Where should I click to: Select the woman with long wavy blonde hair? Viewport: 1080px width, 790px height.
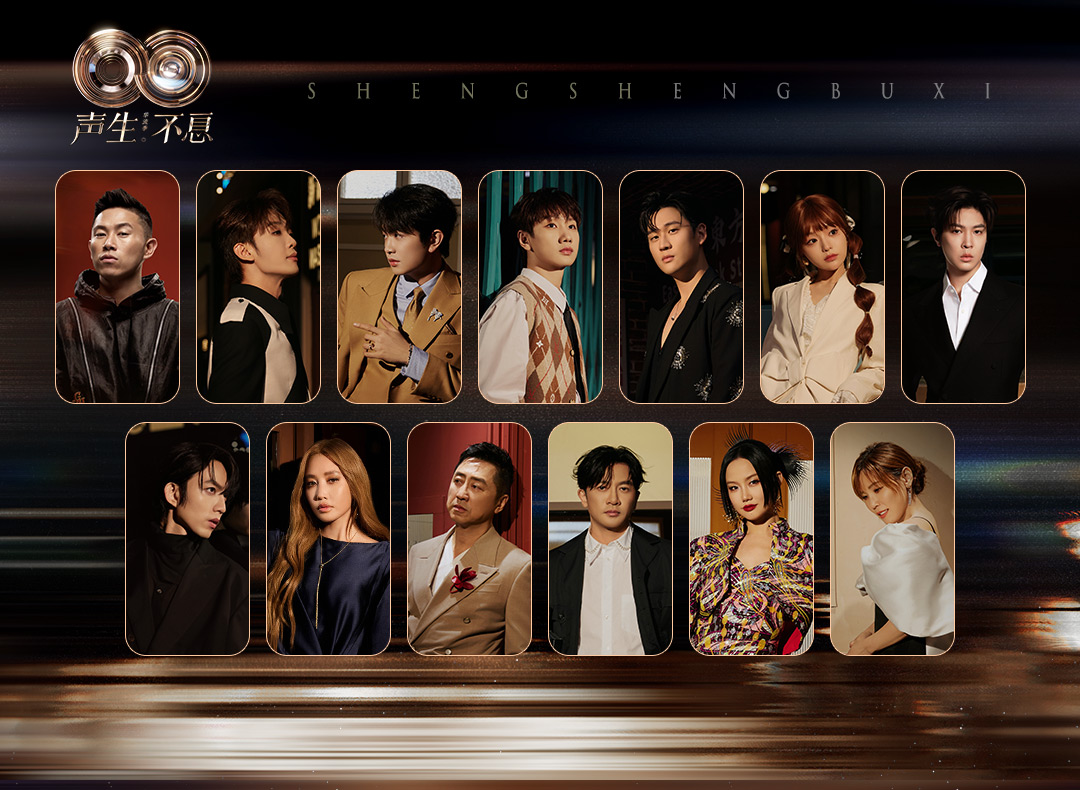pos(328,539)
